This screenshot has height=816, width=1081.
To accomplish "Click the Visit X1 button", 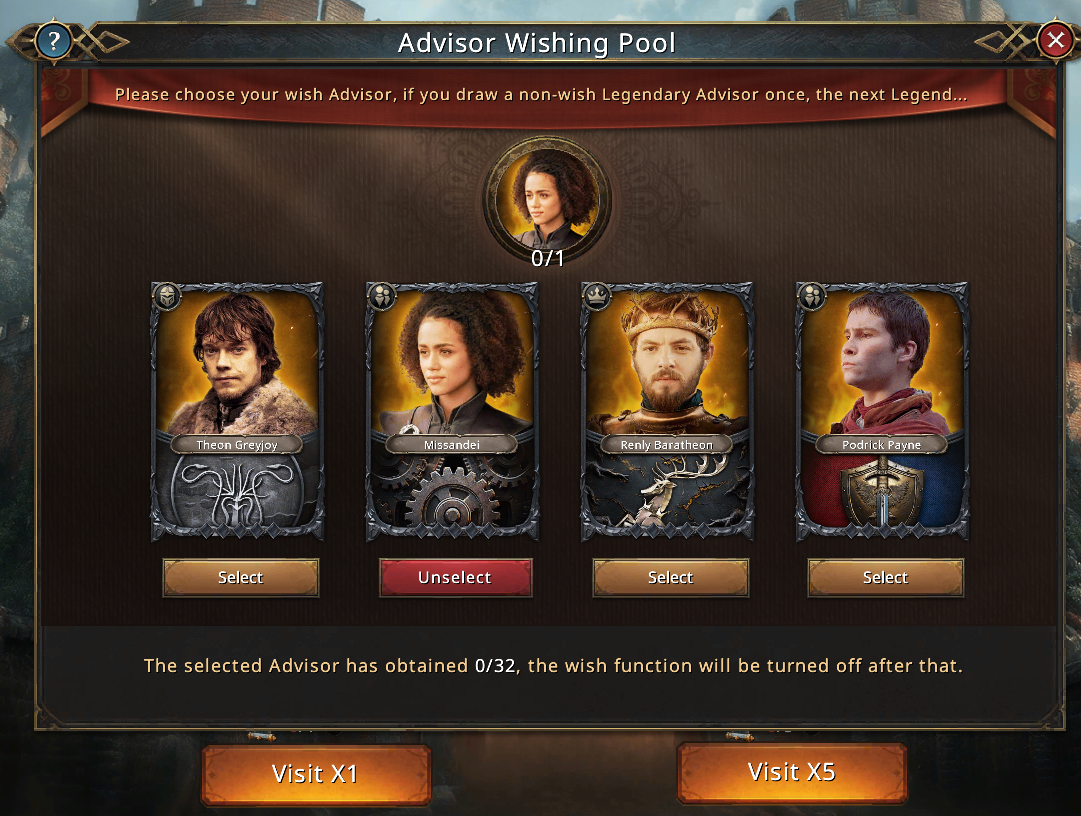I will point(315,774).
